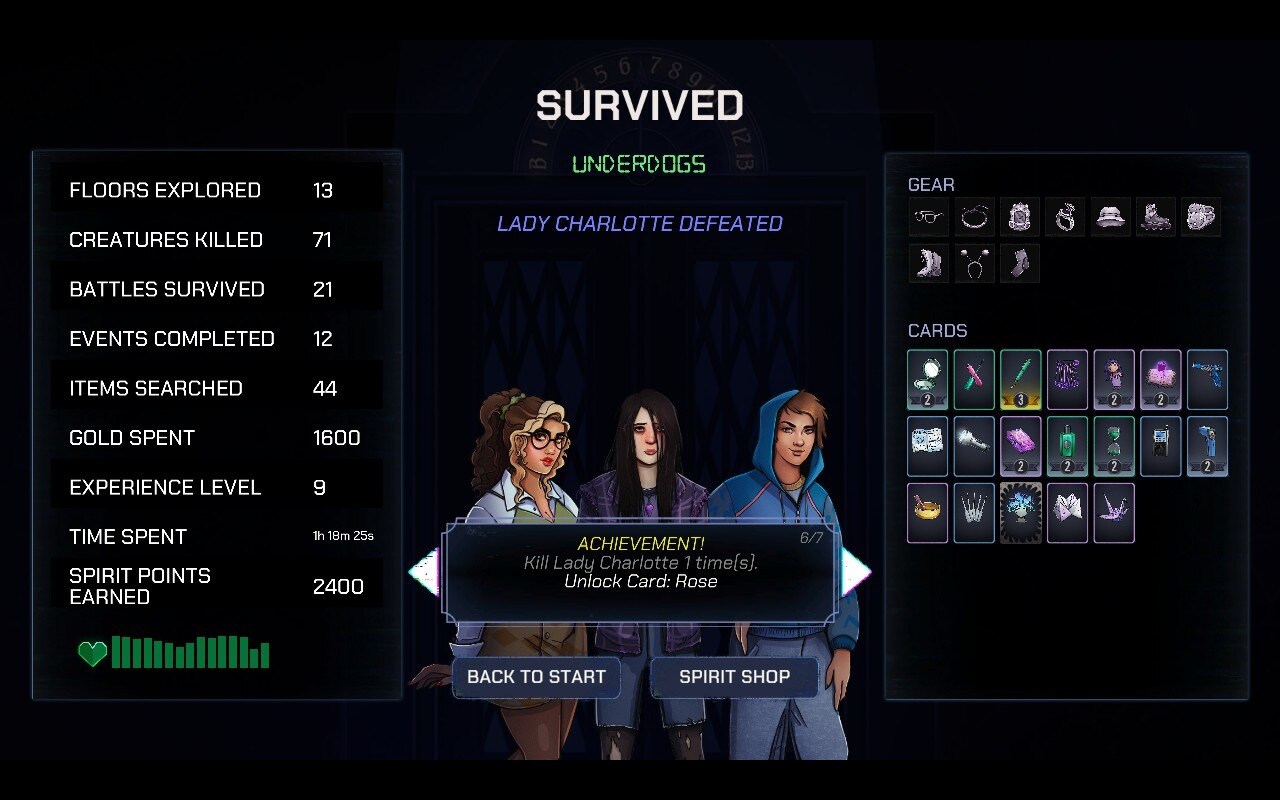Inspect the roller skate gear item
The width and height of the screenshot is (1280, 800).
point(1156,217)
